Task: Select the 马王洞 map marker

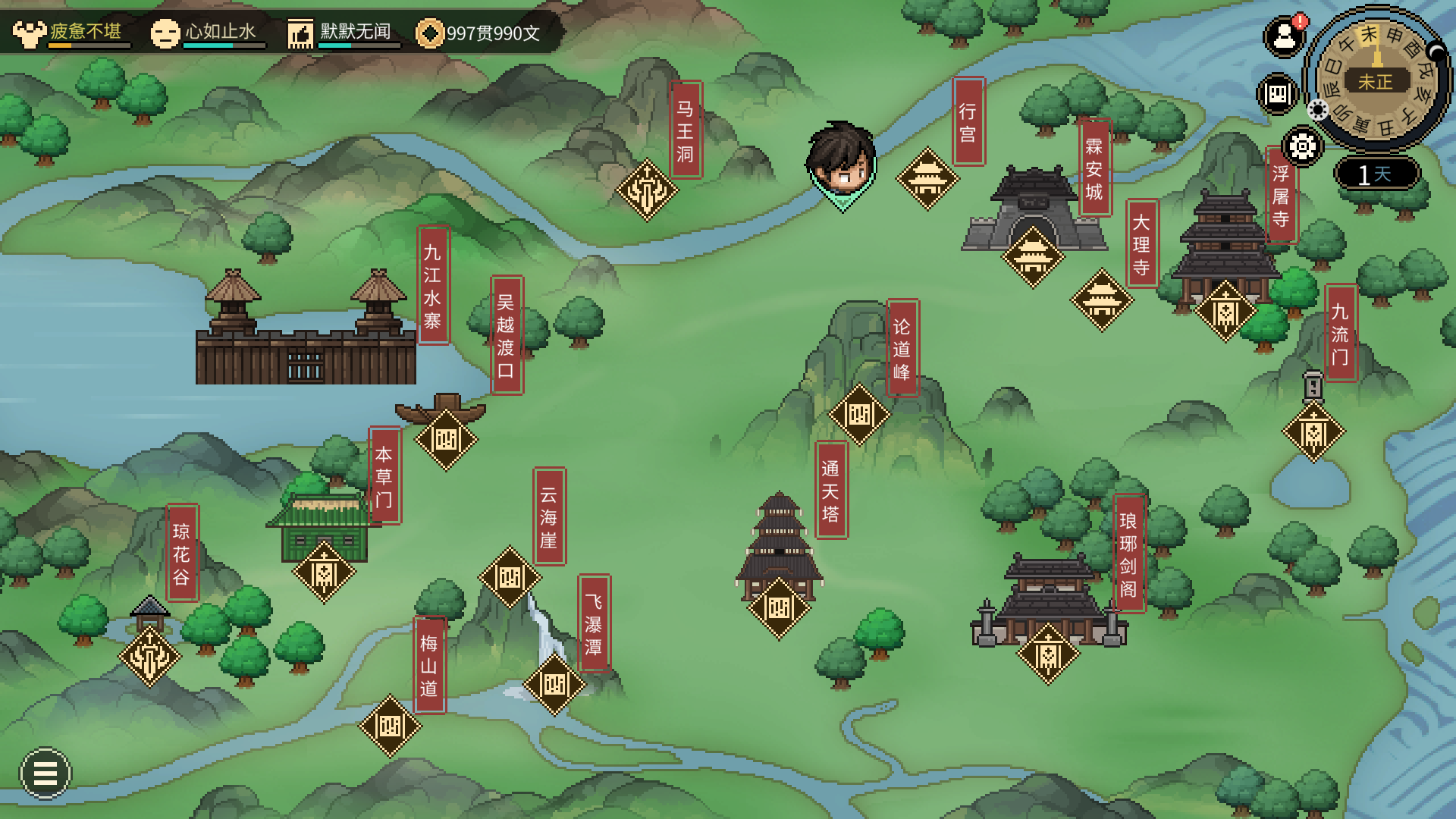Action: tap(647, 190)
